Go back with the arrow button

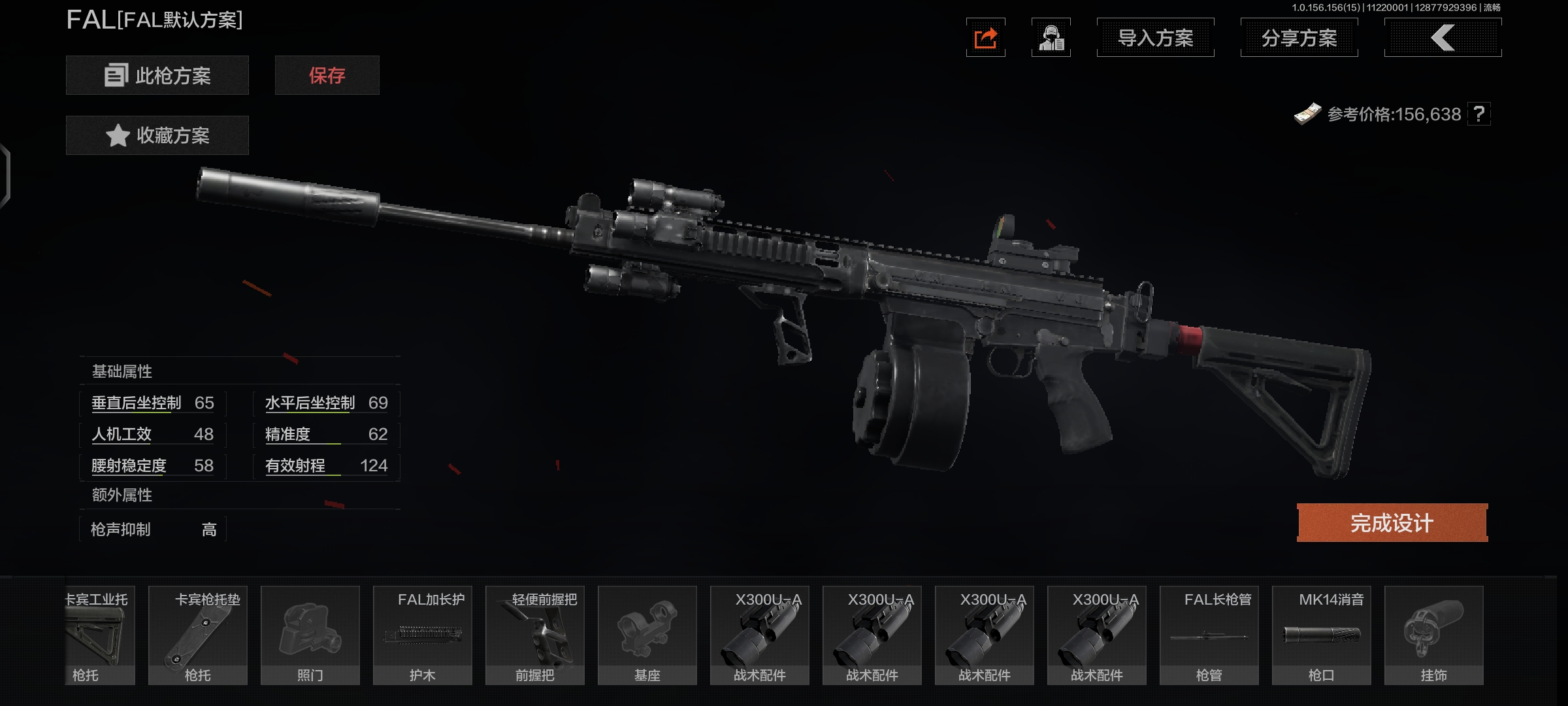pos(1443,38)
